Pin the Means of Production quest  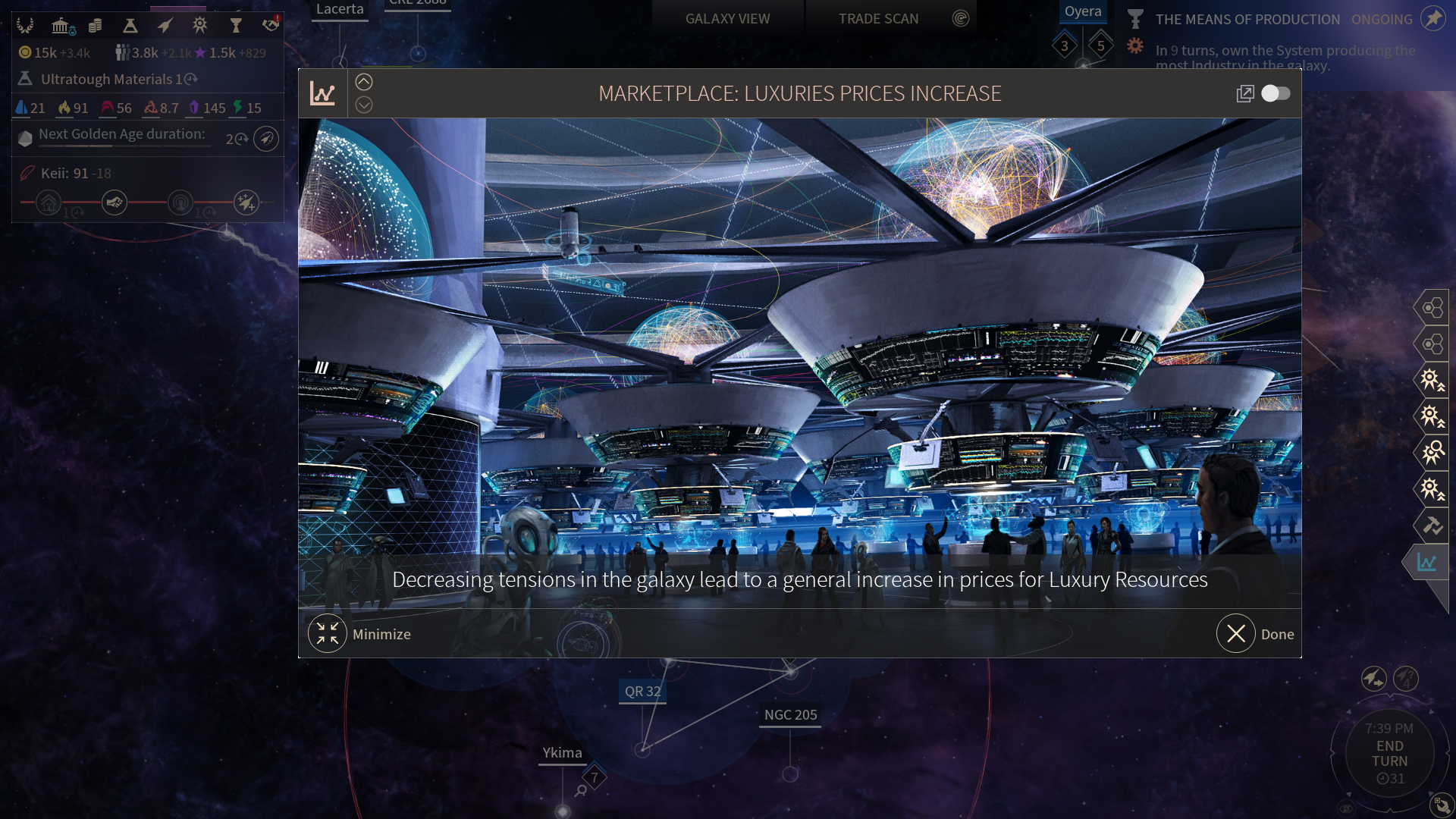[1432, 19]
